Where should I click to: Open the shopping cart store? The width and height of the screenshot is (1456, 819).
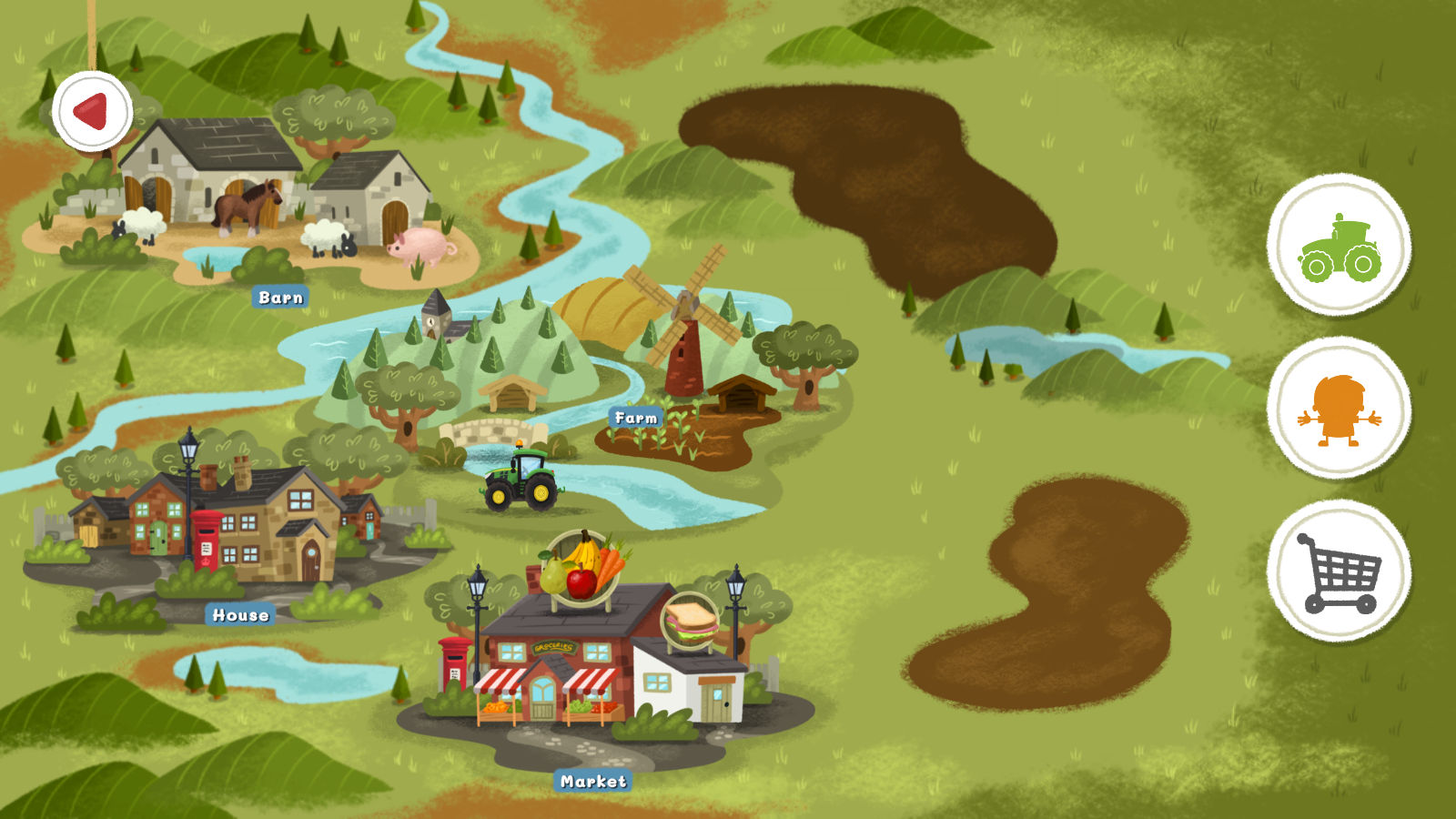point(1339,571)
